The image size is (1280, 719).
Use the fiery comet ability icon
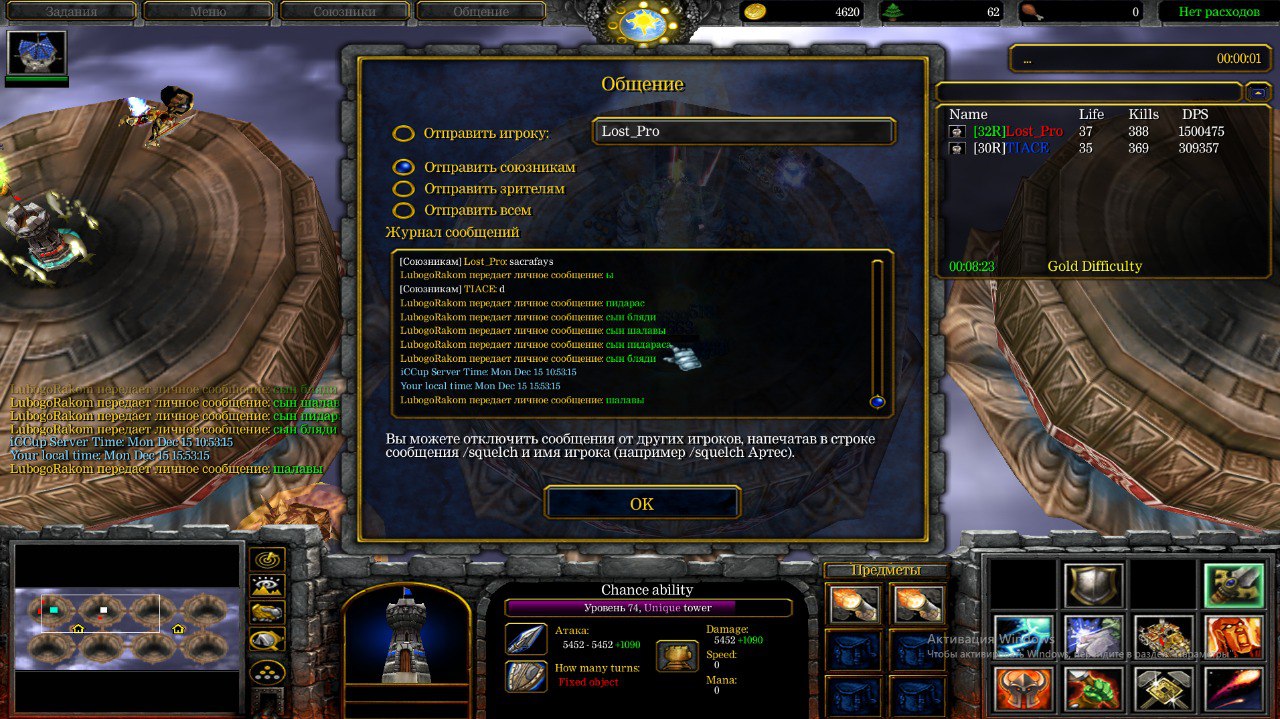pos(1233,689)
